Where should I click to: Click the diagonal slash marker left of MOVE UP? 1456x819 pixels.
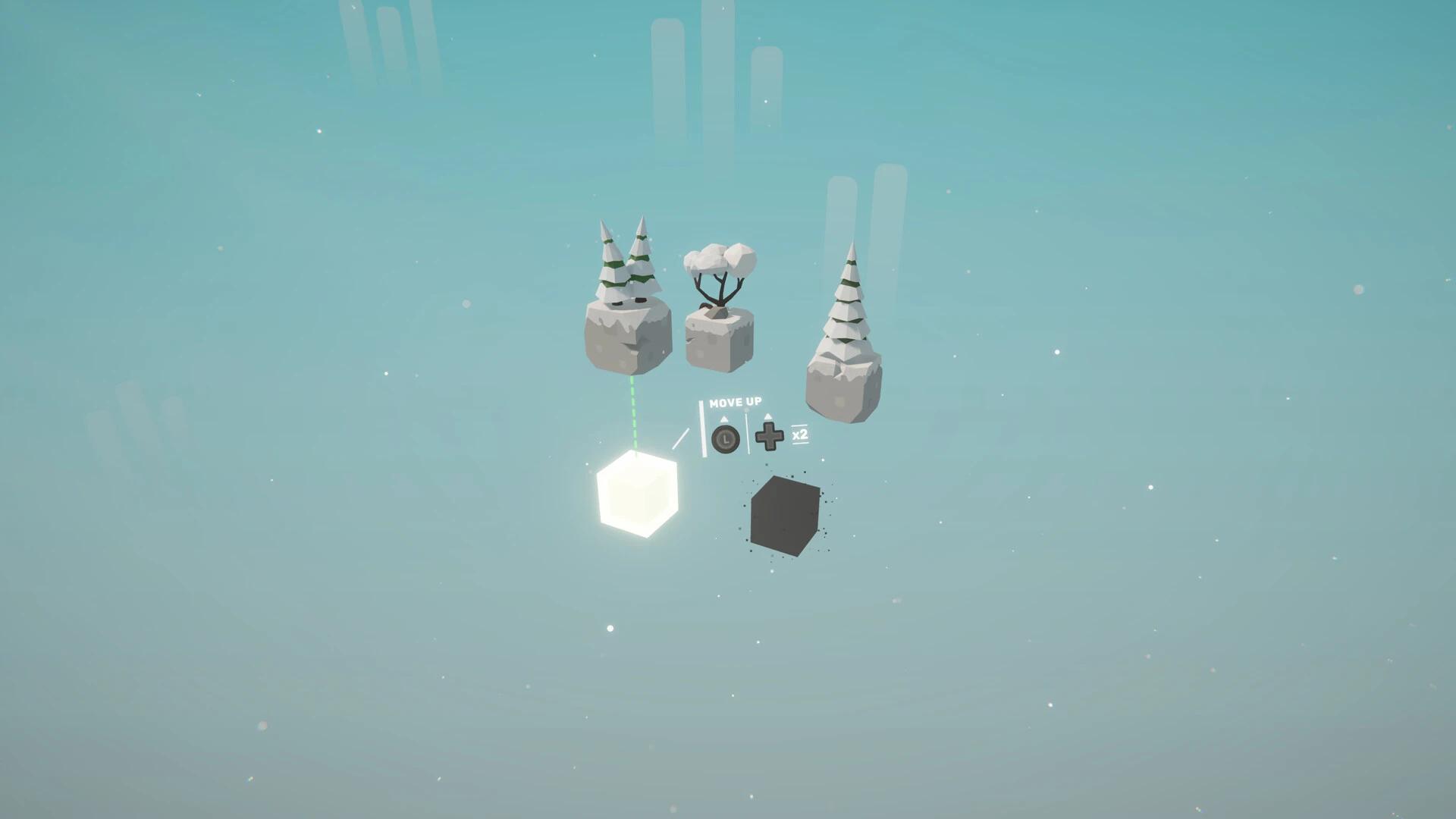(x=681, y=438)
